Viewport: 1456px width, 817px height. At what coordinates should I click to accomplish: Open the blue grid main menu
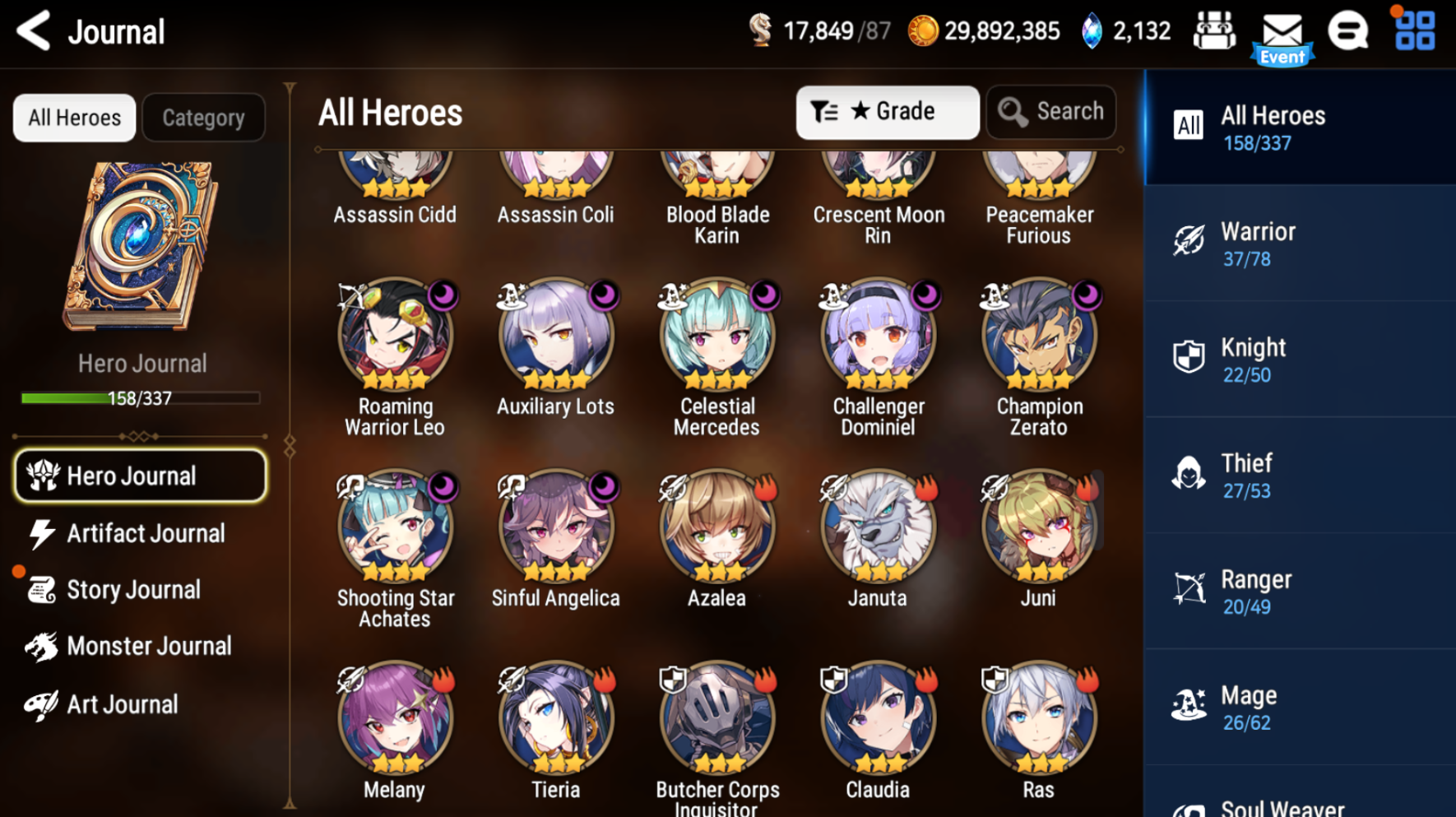coord(1415,31)
